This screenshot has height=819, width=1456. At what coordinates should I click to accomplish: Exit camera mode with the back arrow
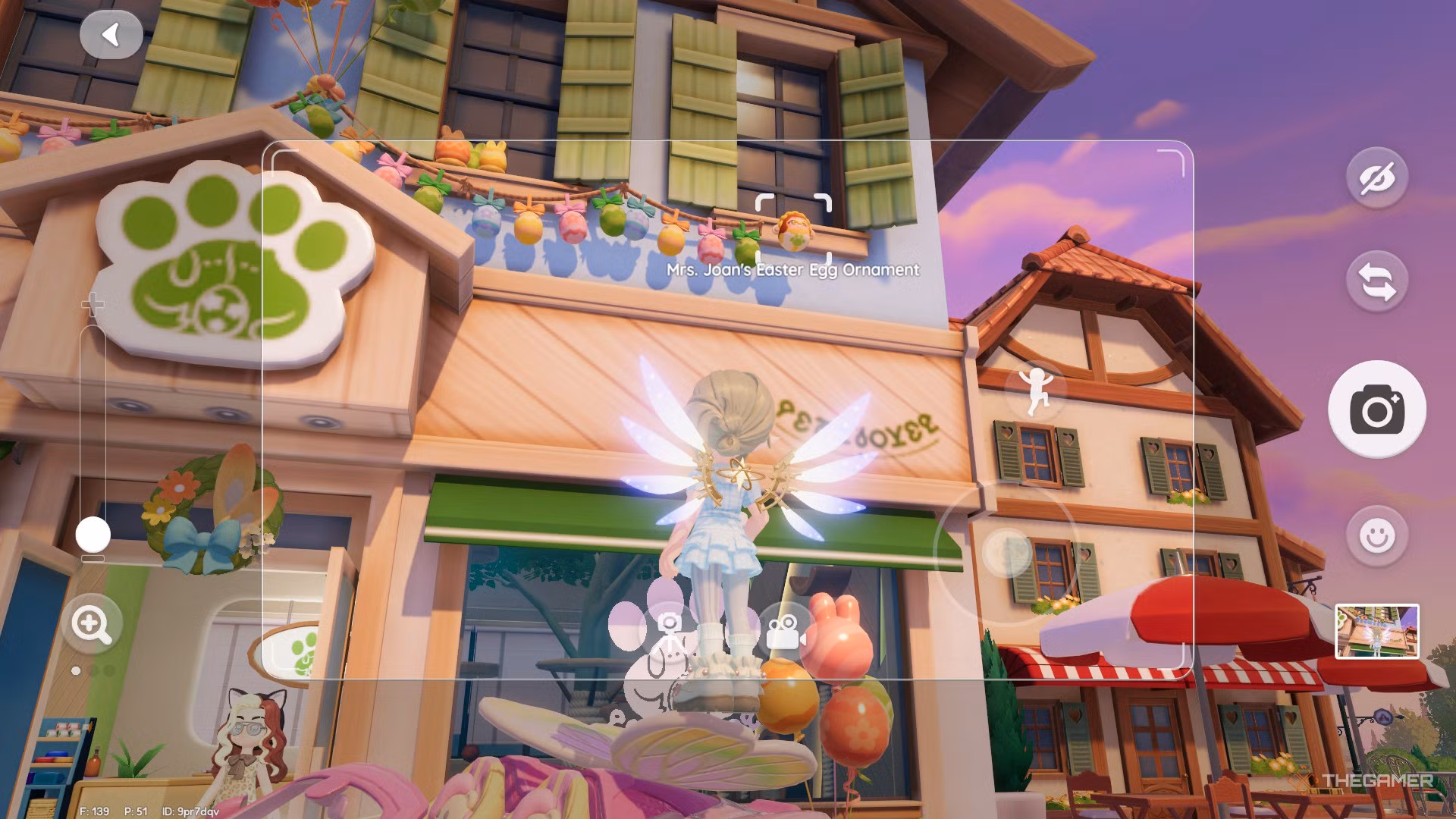tap(112, 33)
